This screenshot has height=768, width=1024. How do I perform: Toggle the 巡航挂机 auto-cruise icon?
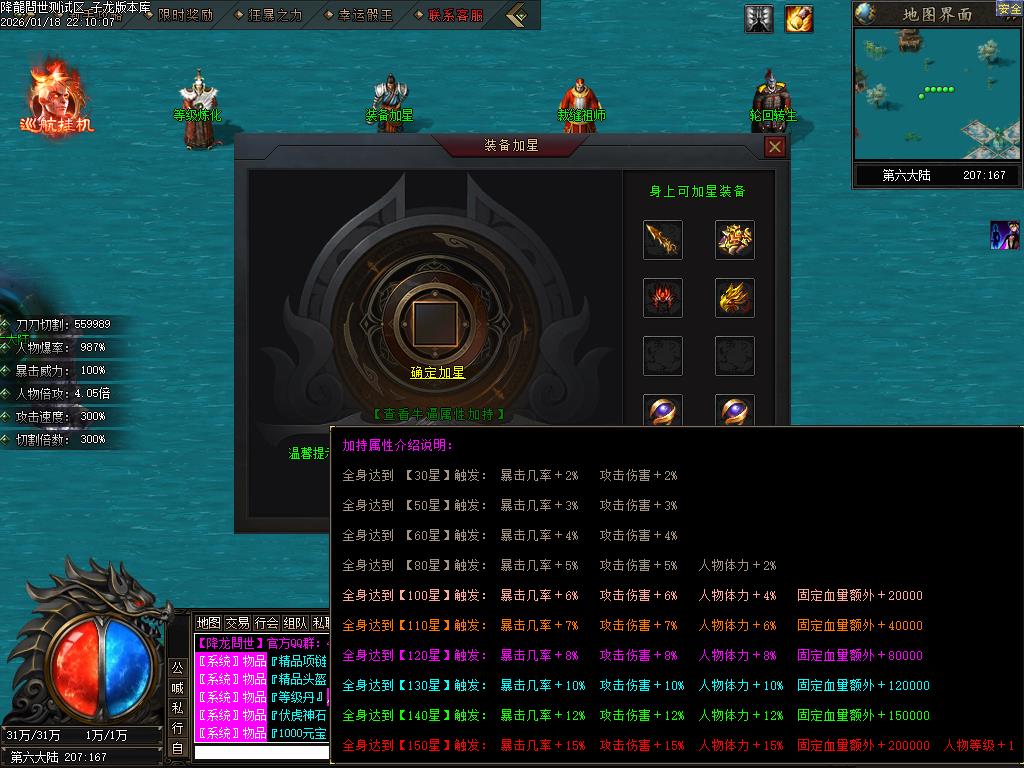(56, 98)
